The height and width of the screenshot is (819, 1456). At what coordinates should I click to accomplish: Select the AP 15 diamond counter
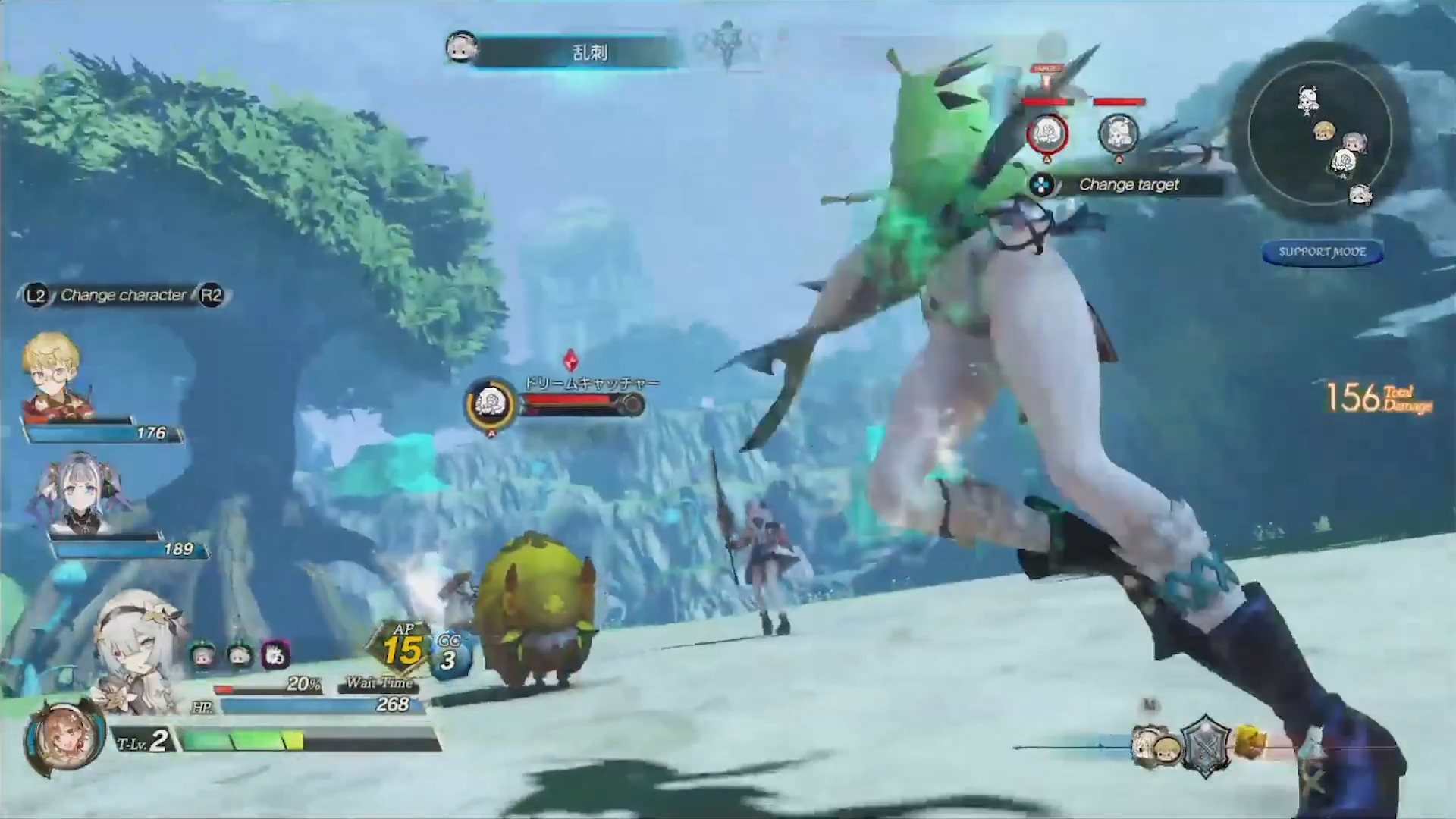coord(402,648)
